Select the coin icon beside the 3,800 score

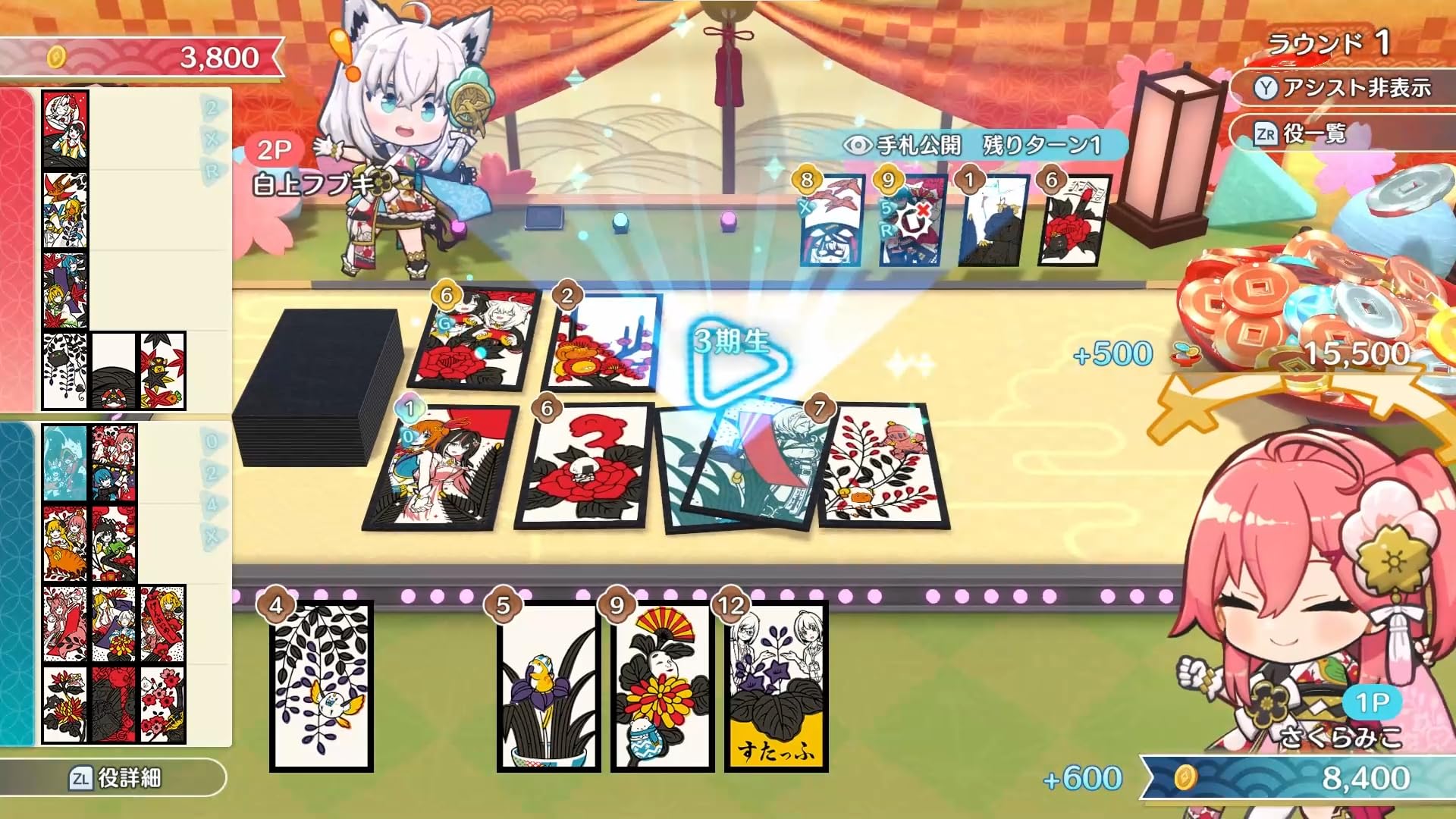click(55, 55)
